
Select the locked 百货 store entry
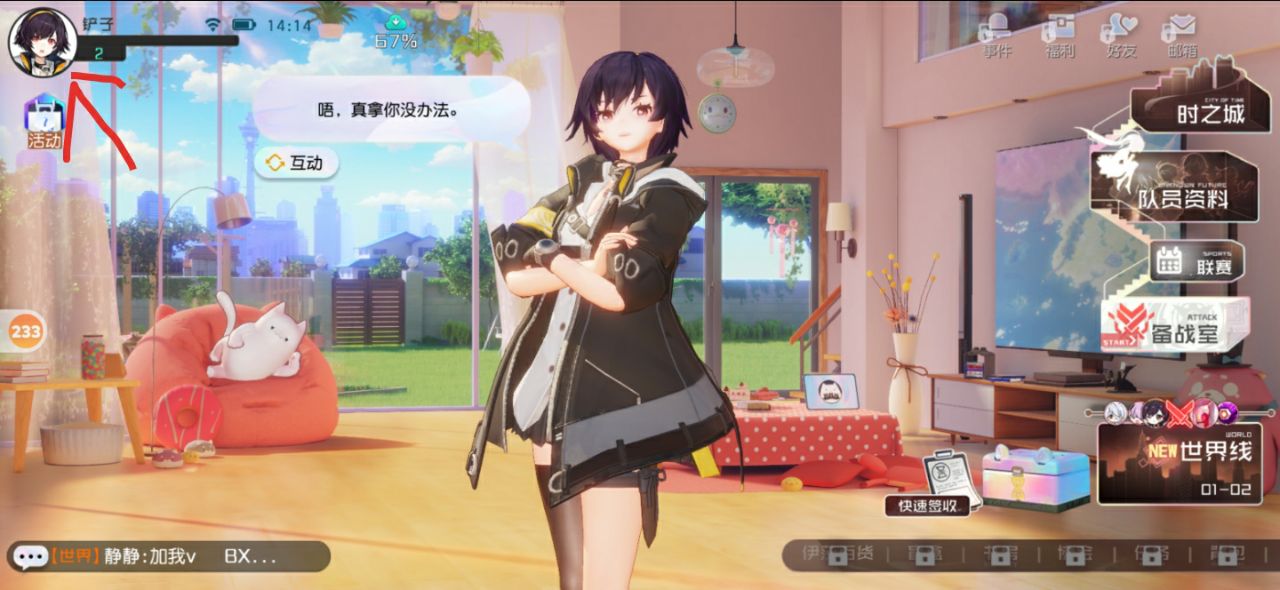coord(837,554)
